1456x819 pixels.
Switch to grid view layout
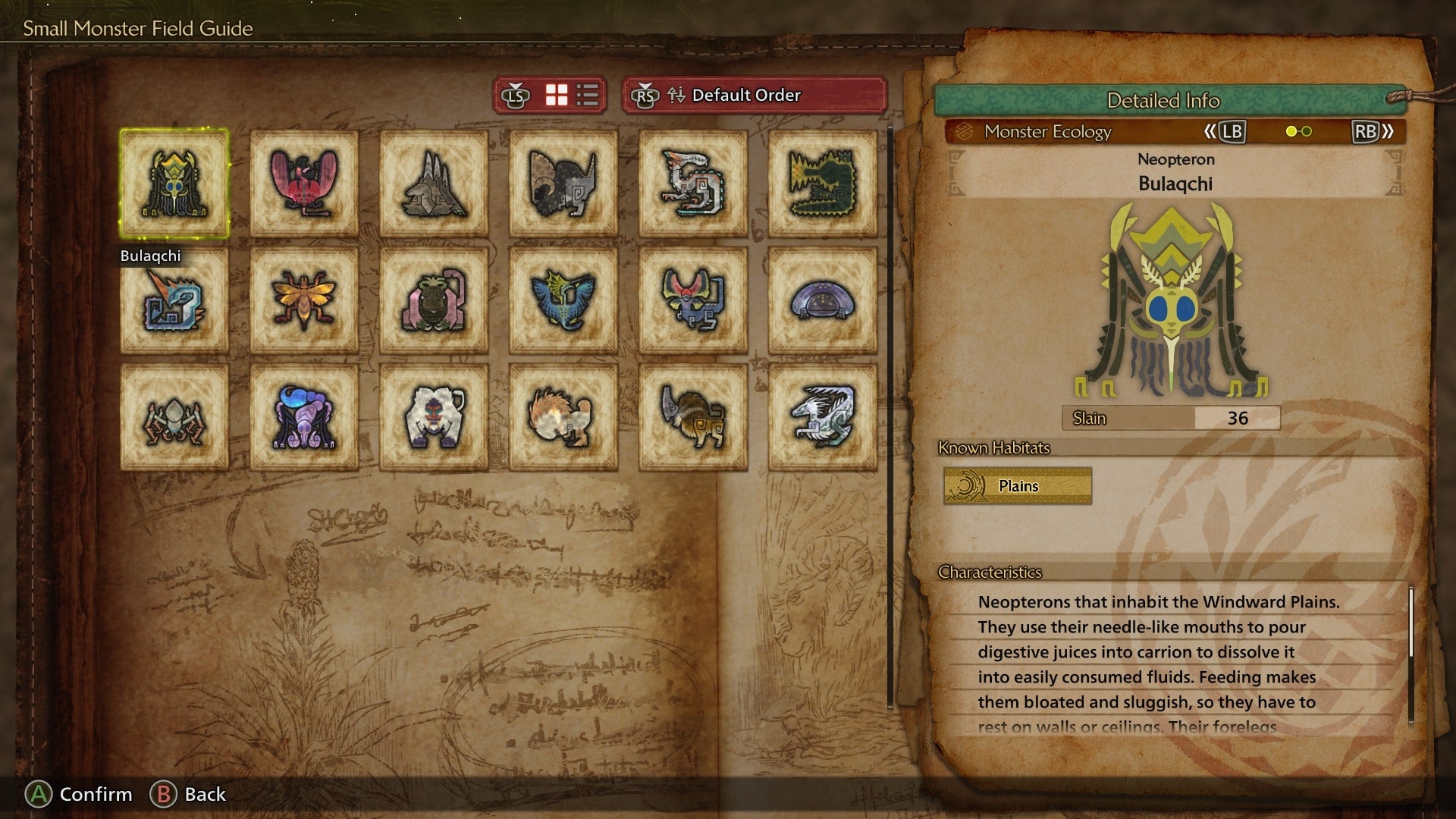coord(557,96)
